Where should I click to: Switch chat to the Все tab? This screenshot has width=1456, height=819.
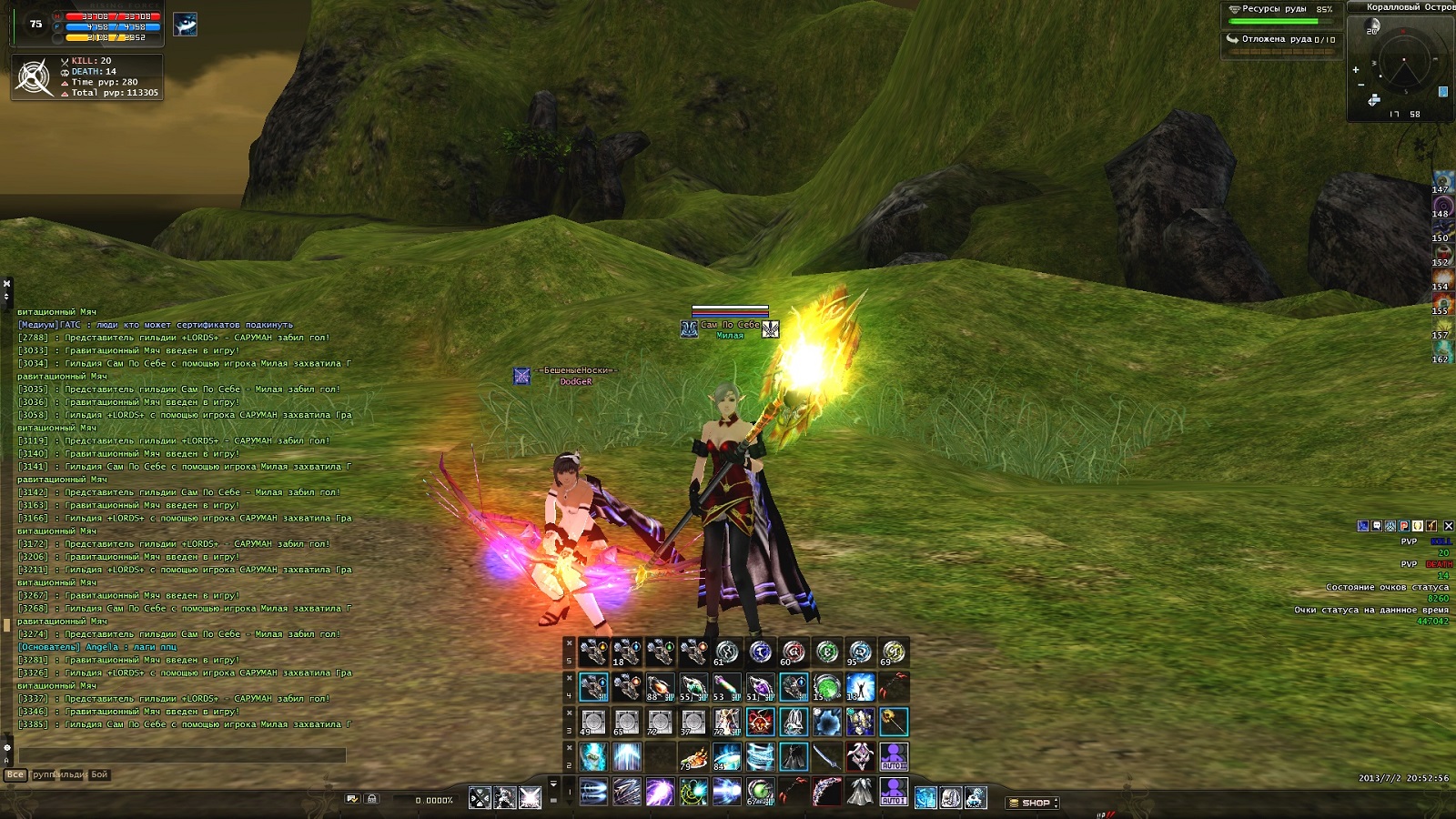(15, 774)
